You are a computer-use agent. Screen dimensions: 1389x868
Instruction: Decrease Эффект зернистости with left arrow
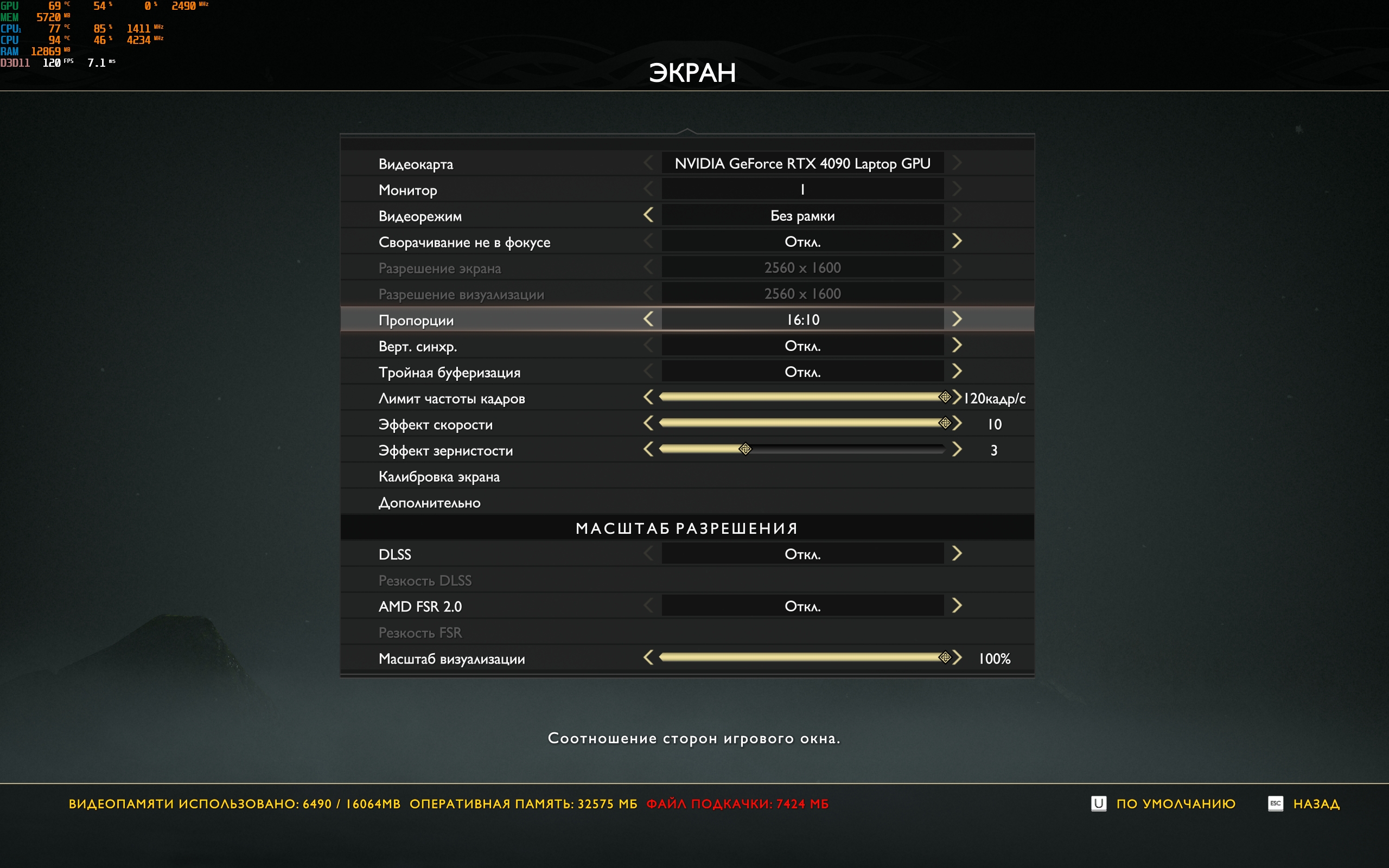[x=648, y=450]
